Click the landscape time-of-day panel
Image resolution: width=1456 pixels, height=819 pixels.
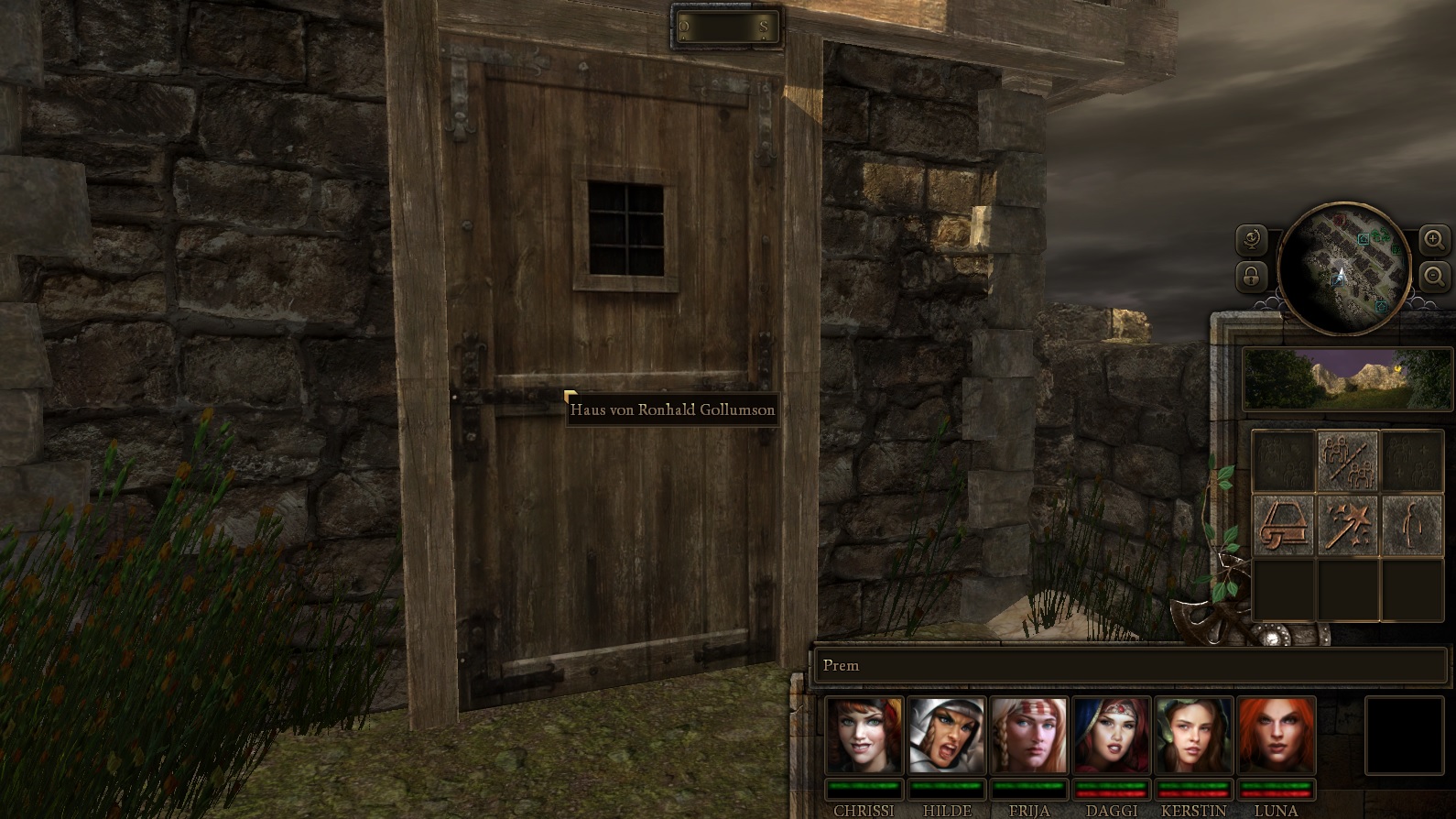coord(1347,378)
